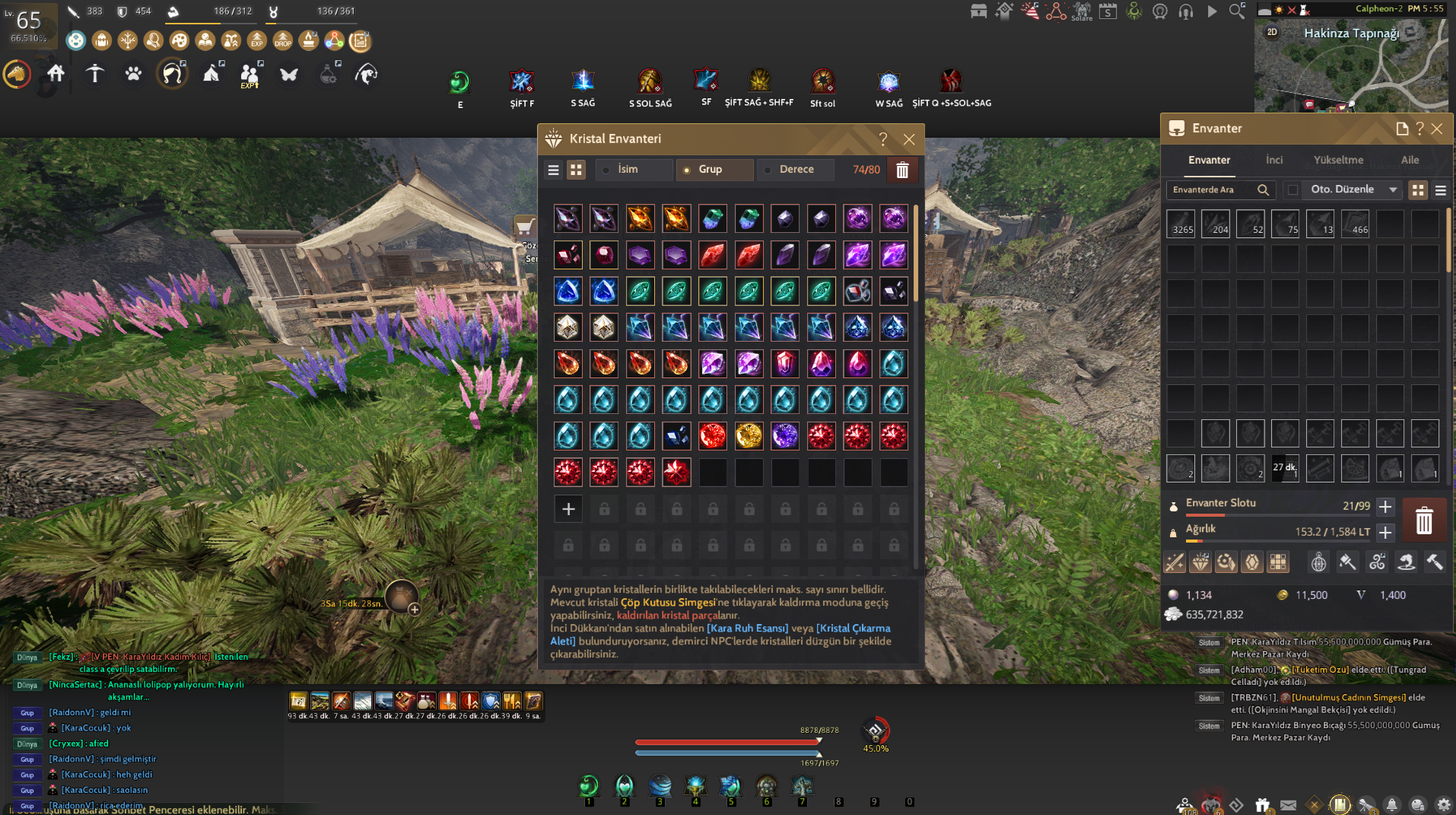The height and width of the screenshot is (815, 1456).
Task: Close the Kristal Envanteri window
Action: (909, 139)
